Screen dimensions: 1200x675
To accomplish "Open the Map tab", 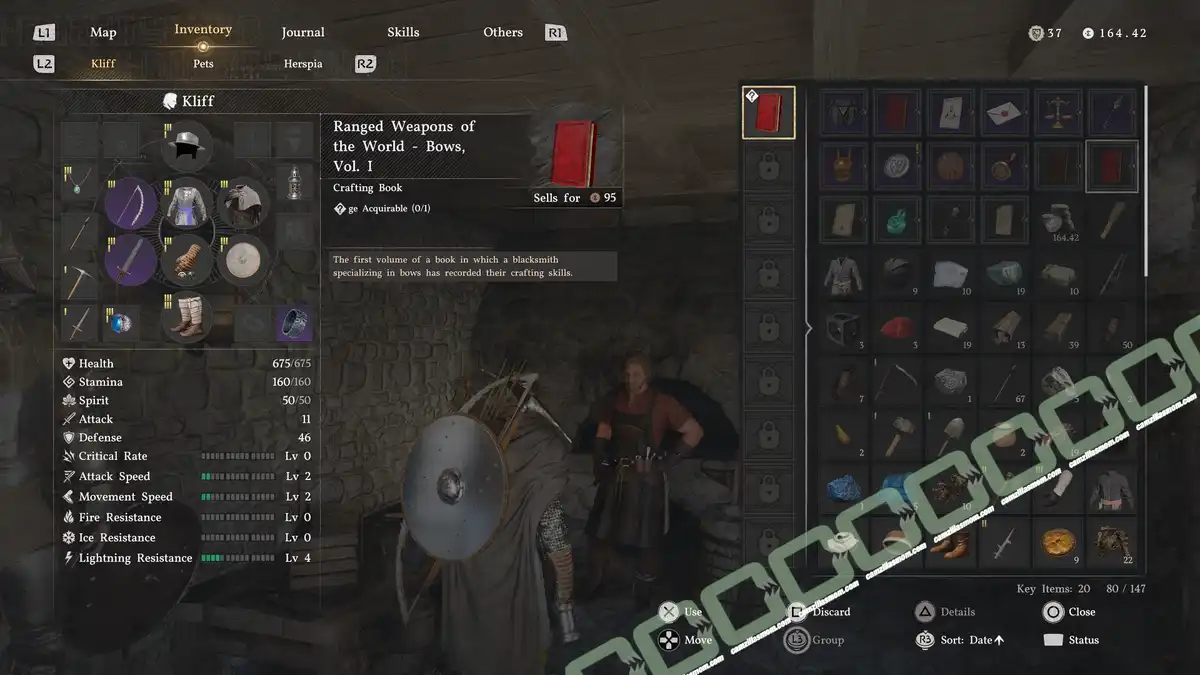I will click(x=103, y=32).
